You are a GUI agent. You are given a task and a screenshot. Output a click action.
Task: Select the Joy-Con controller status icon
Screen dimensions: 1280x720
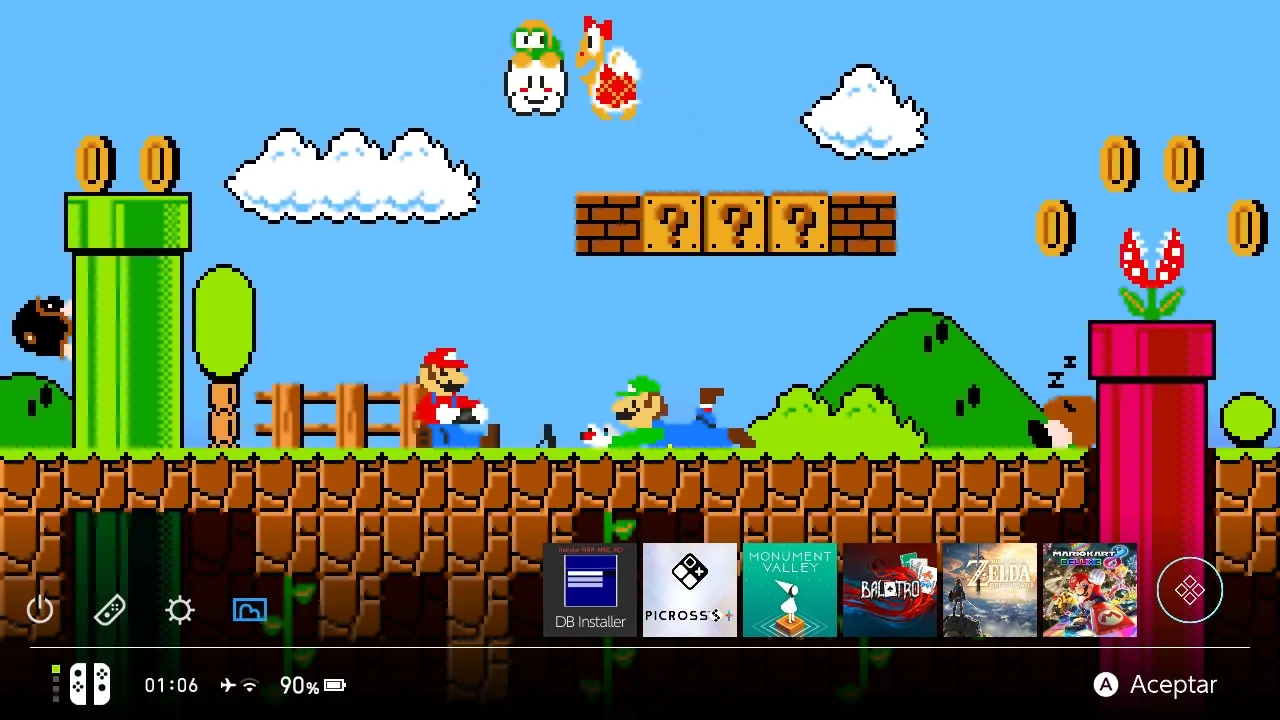[x=90, y=684]
